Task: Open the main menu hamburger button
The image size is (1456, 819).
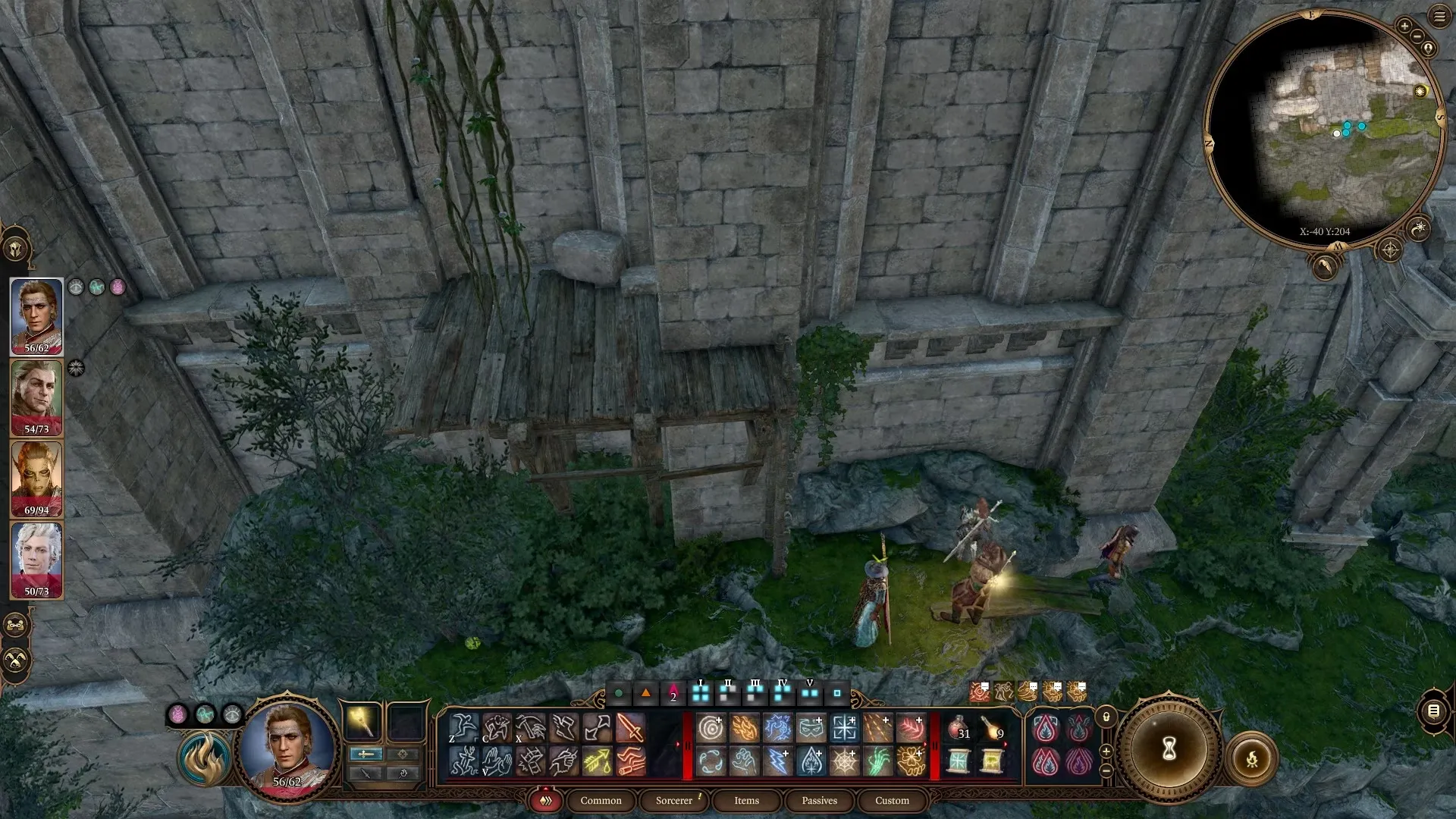Action: (x=1439, y=16)
